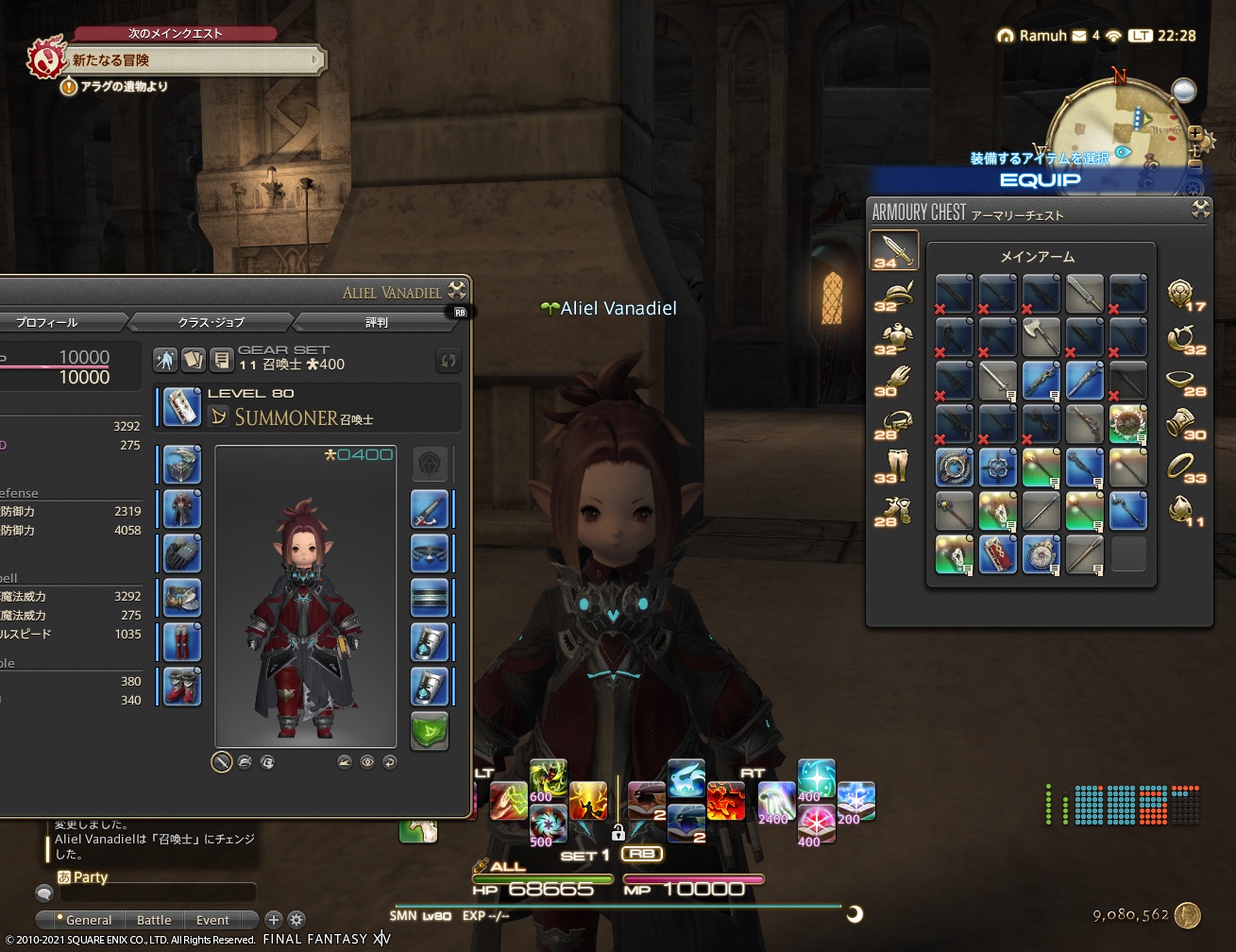The width and height of the screenshot is (1236, 952).
Task: Update the gear set with the refresh button
Action: point(448,361)
